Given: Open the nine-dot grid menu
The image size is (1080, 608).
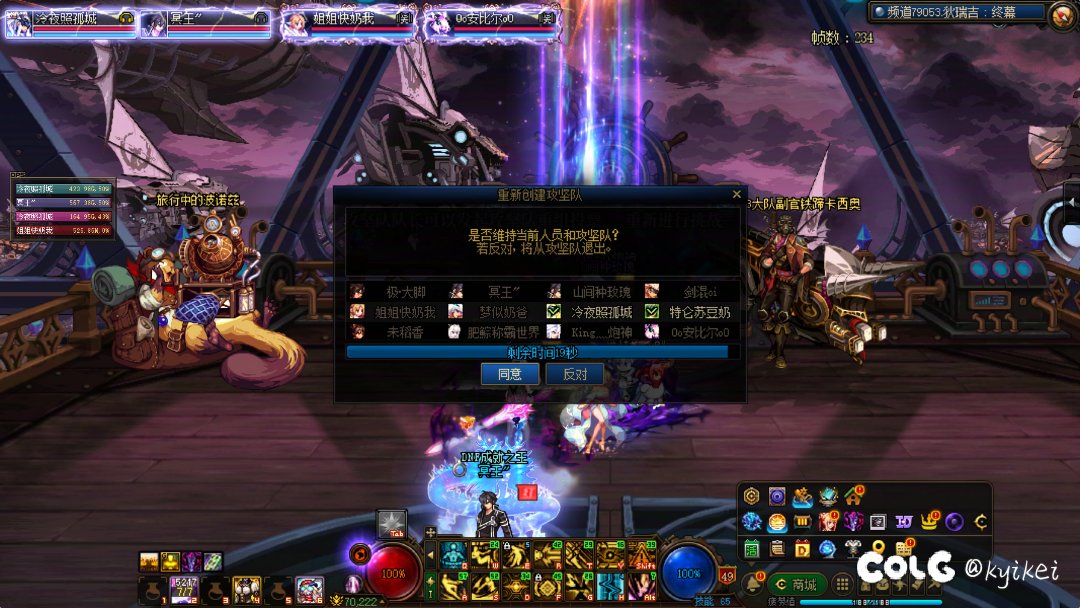Looking at the screenshot, I should tap(842, 584).
